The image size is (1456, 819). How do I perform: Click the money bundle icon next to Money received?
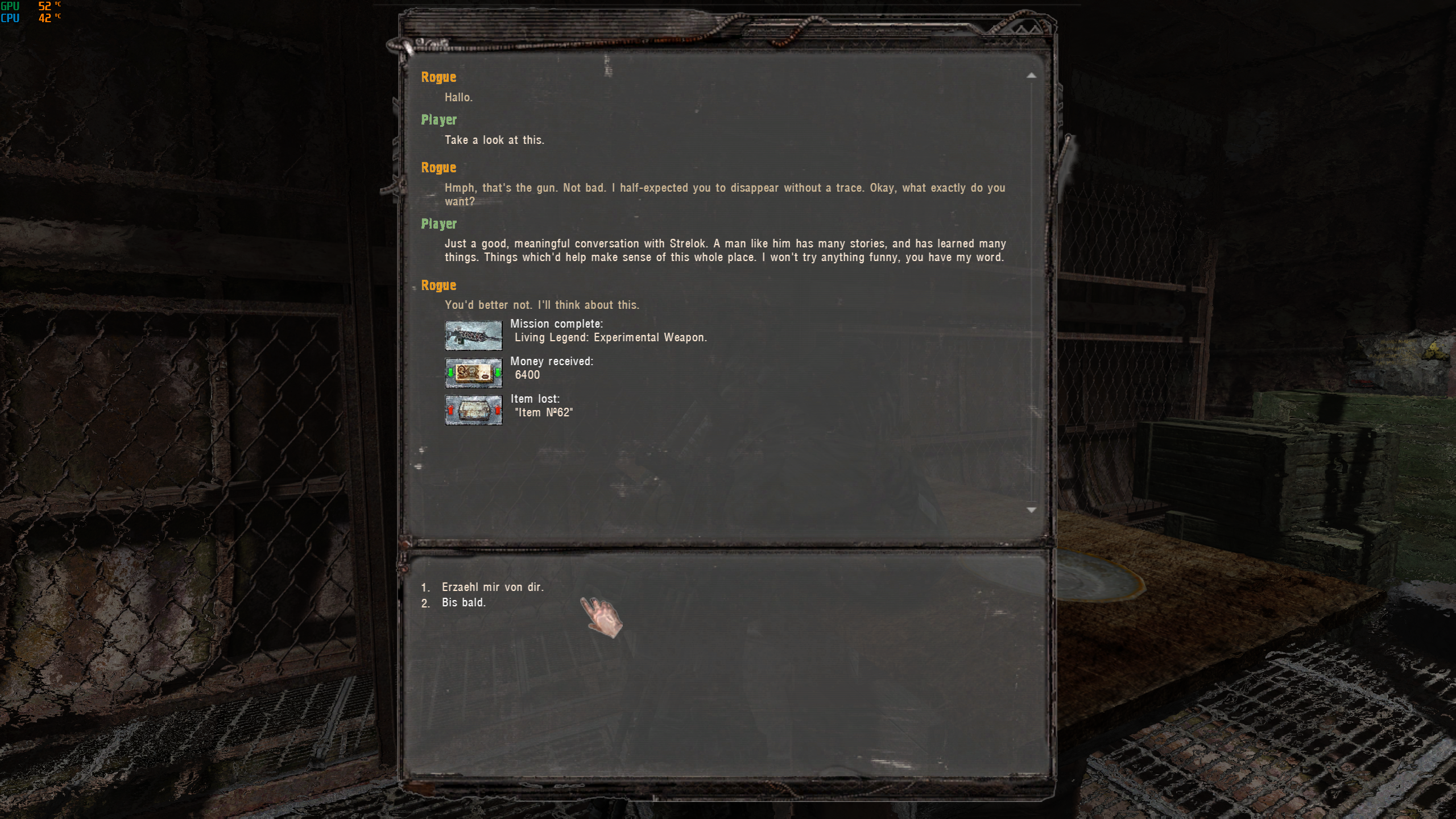click(474, 373)
